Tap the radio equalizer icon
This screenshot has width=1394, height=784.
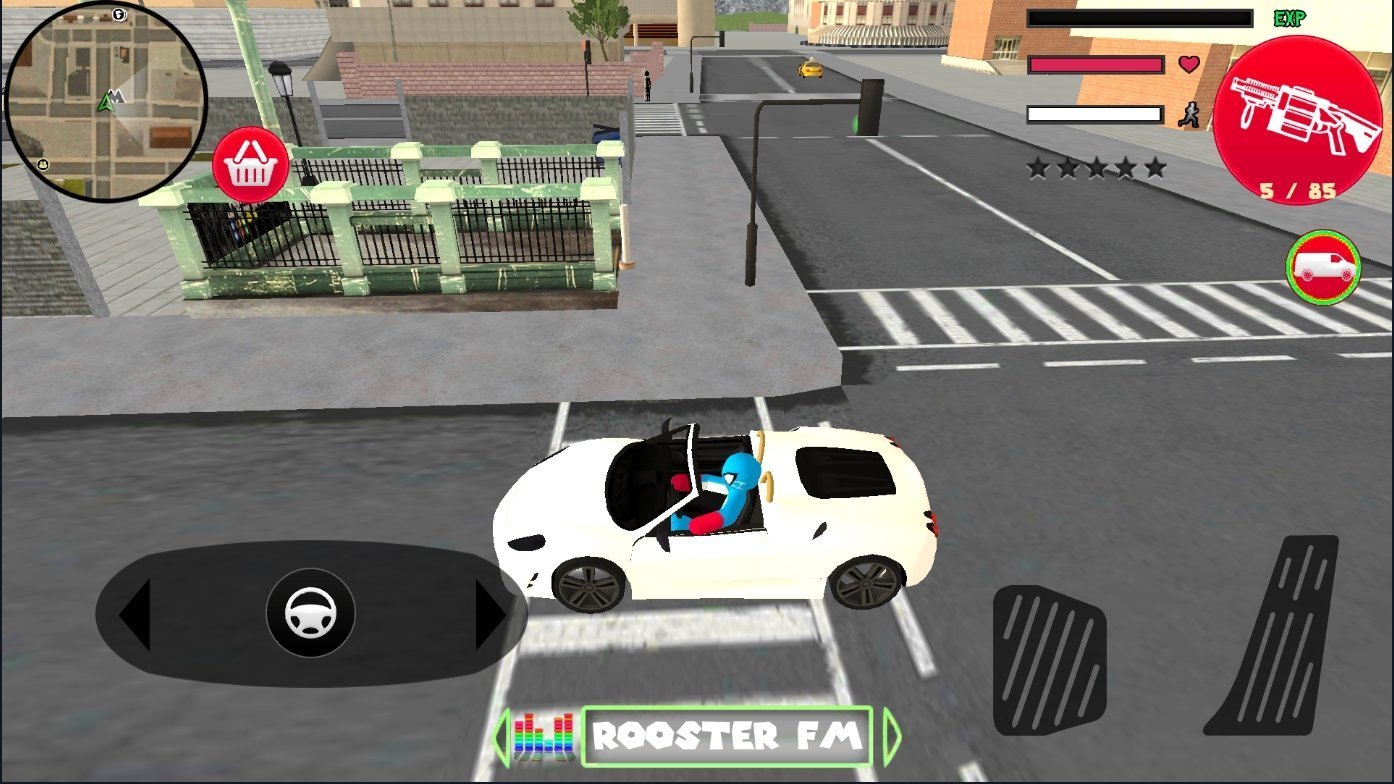[x=545, y=738]
